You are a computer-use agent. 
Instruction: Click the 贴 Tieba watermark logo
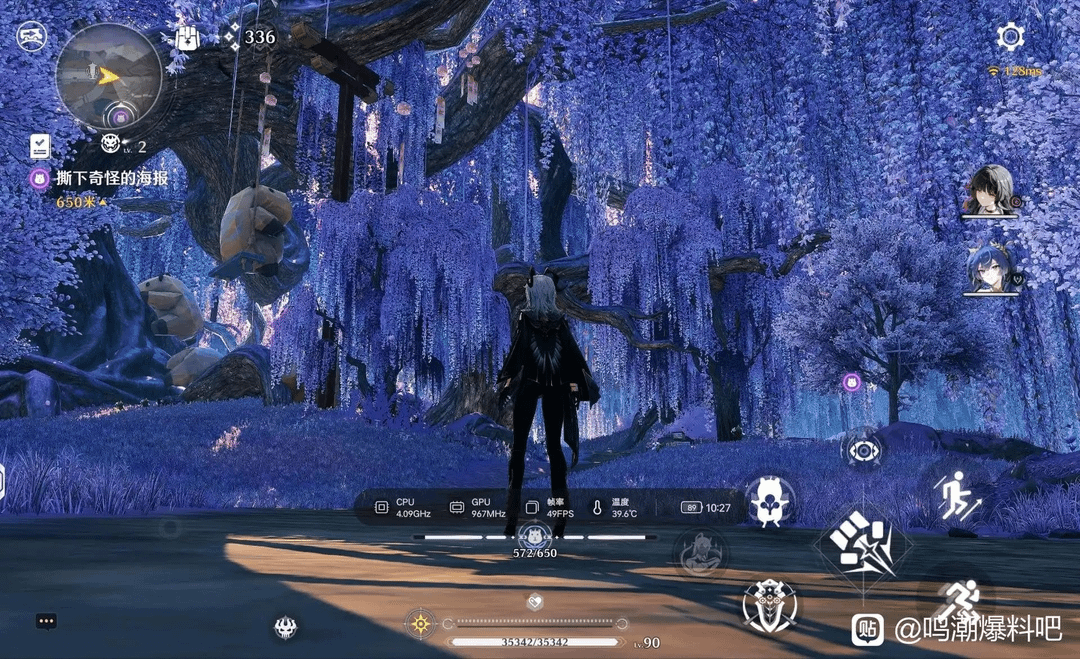click(x=868, y=629)
